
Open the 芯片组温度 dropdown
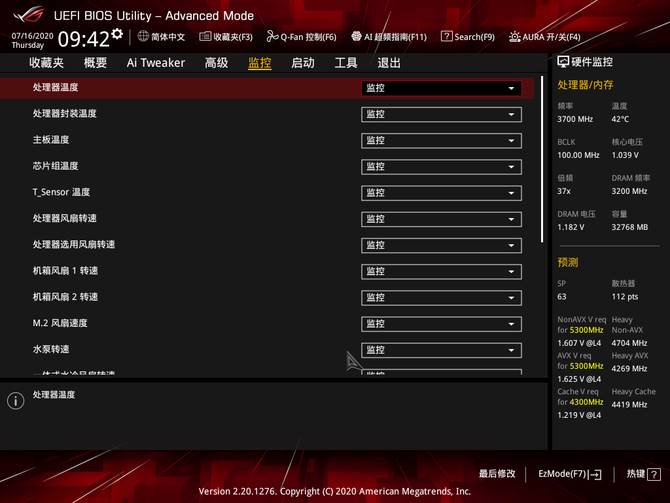[441, 166]
